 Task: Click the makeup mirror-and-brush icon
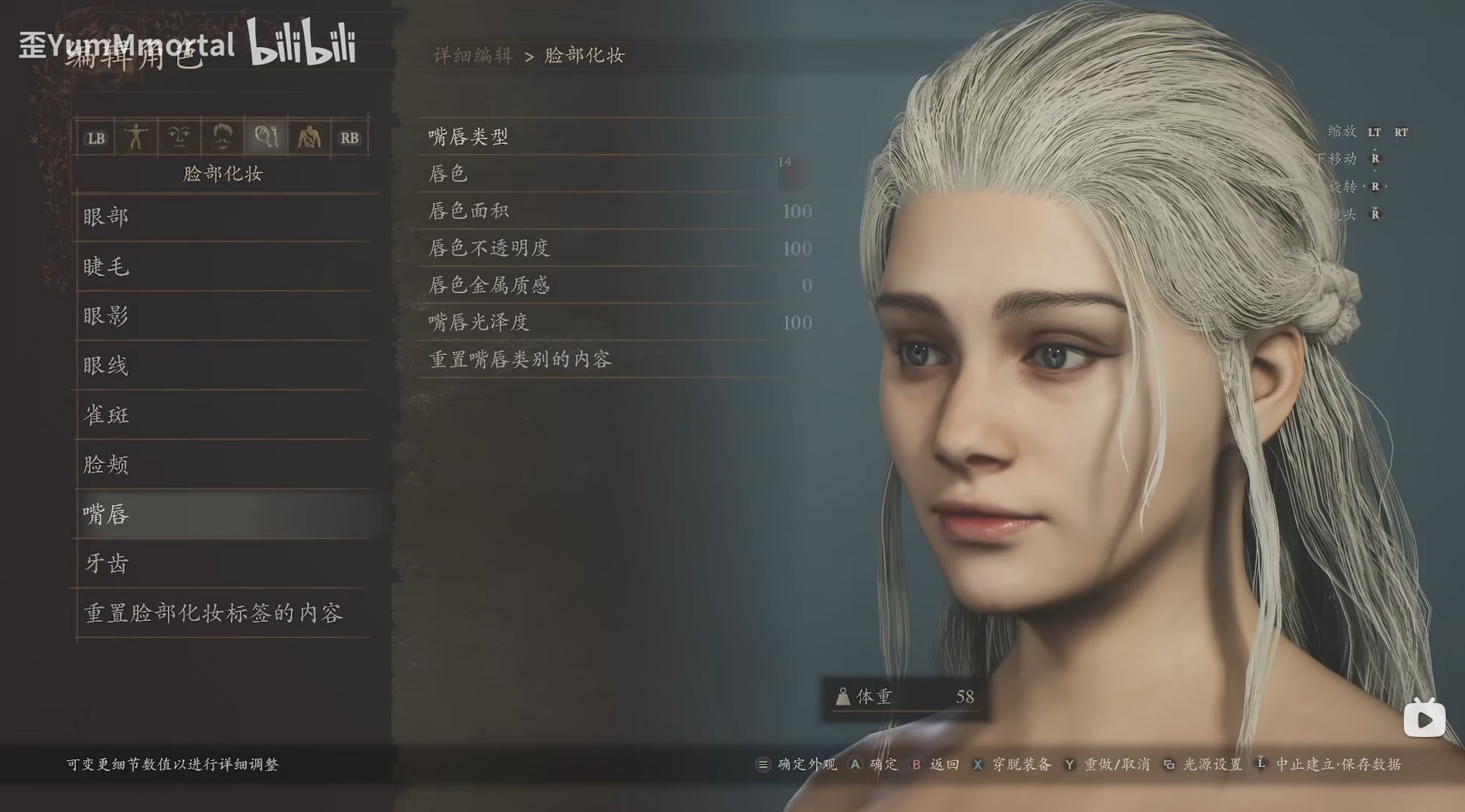tap(266, 137)
